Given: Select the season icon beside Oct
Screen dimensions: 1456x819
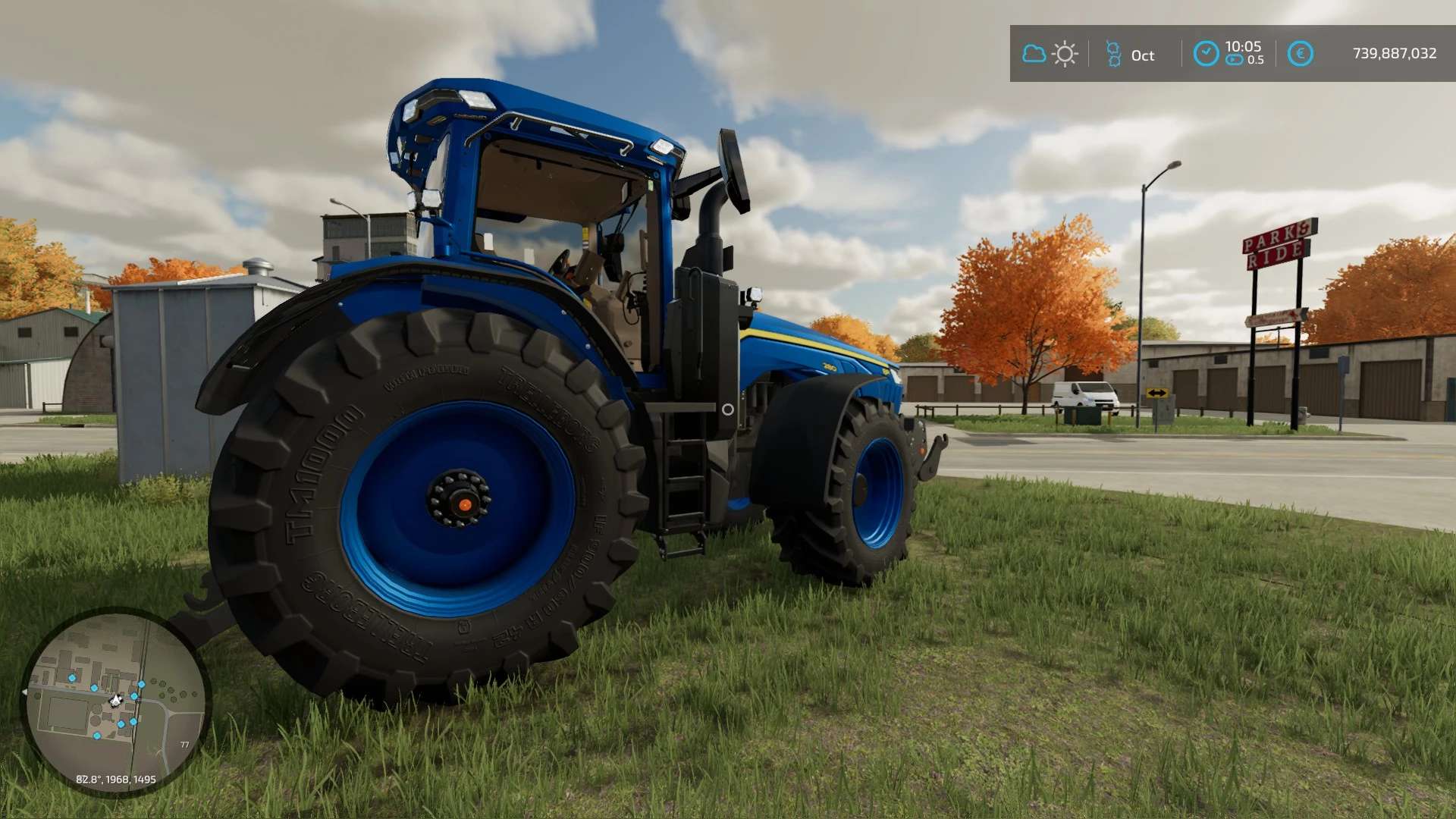Looking at the screenshot, I should 1113,54.
